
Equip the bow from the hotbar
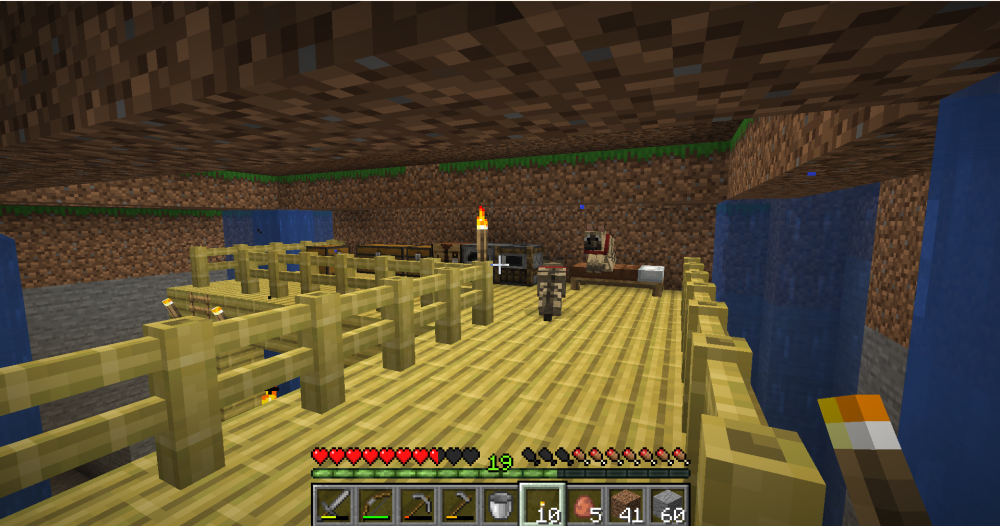coord(375,505)
